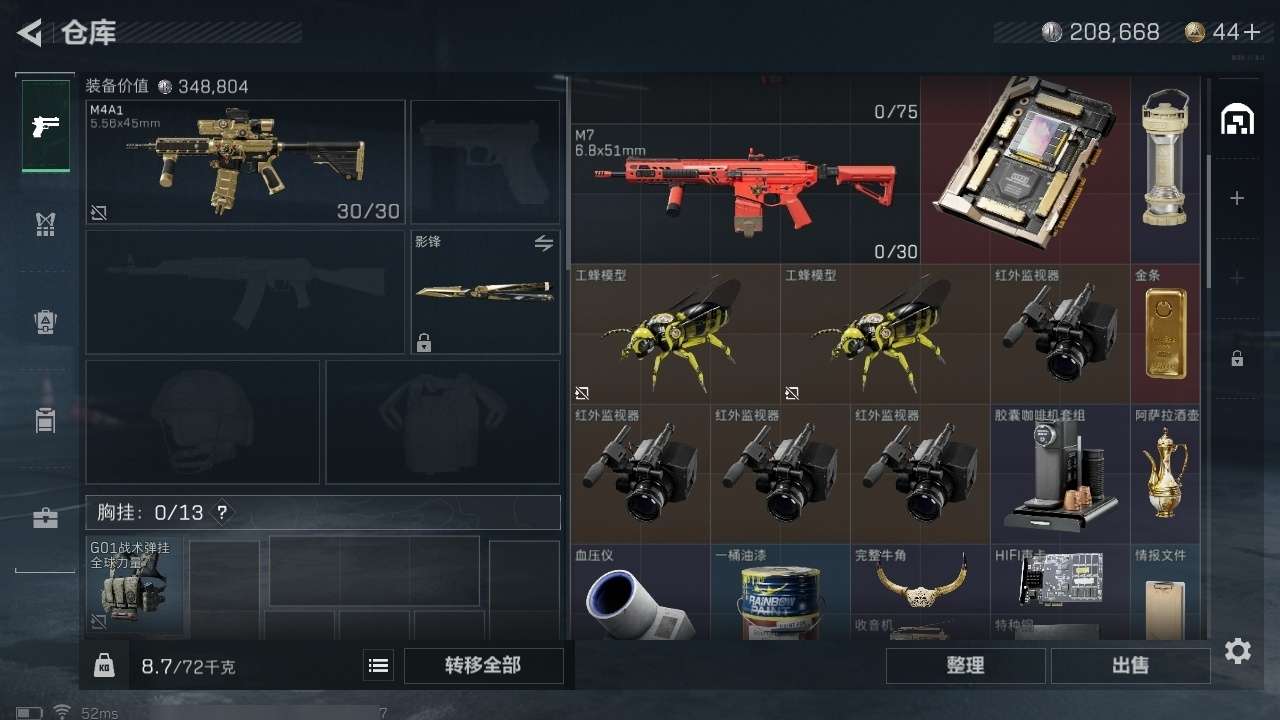Viewport: 1280px width, 720px height.
Task: Pick the 胶囊咖啡机套组 coffee machine item
Action: click(1060, 472)
